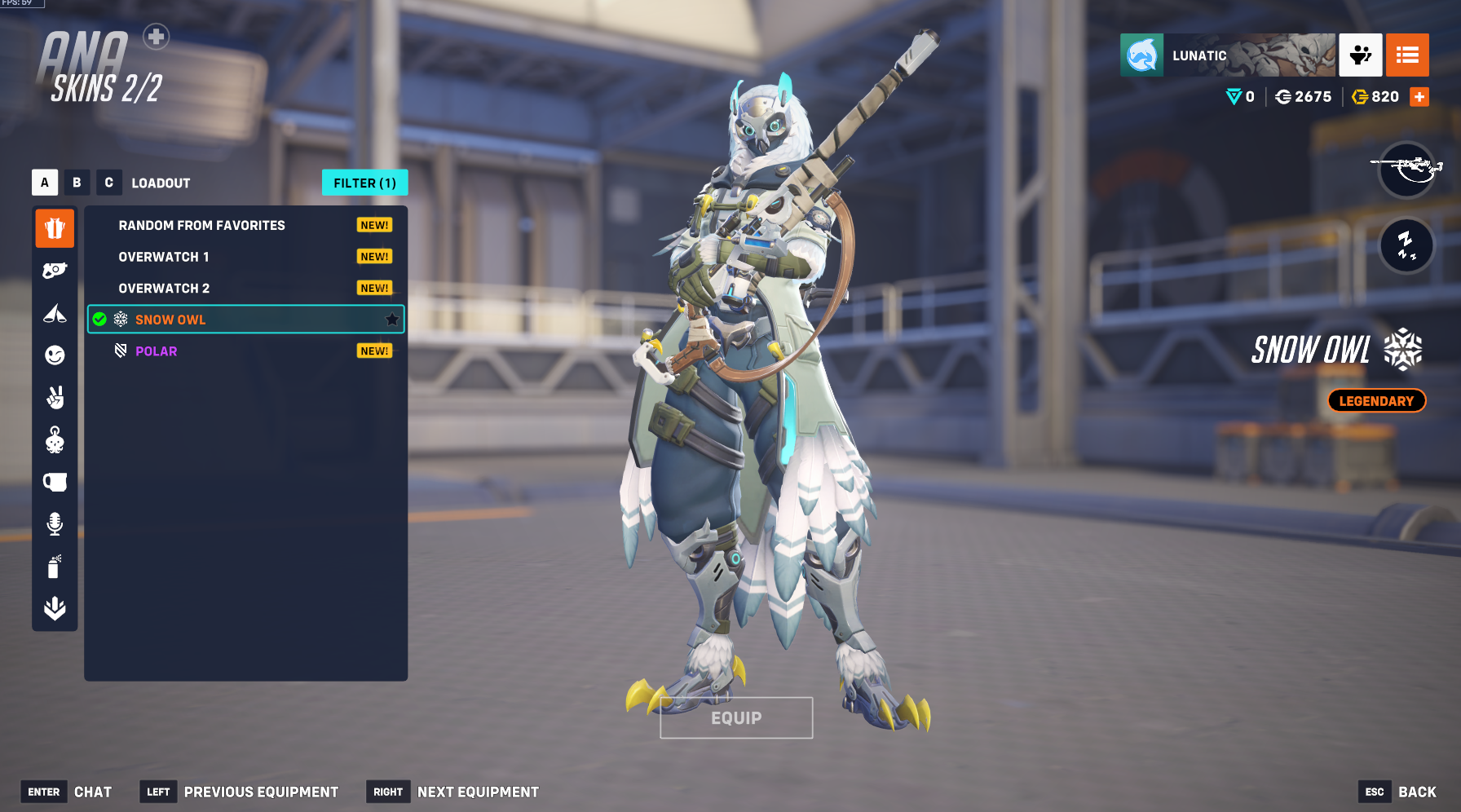Open the emotes category with smiley icon
This screenshot has width=1461, height=812.
point(55,355)
